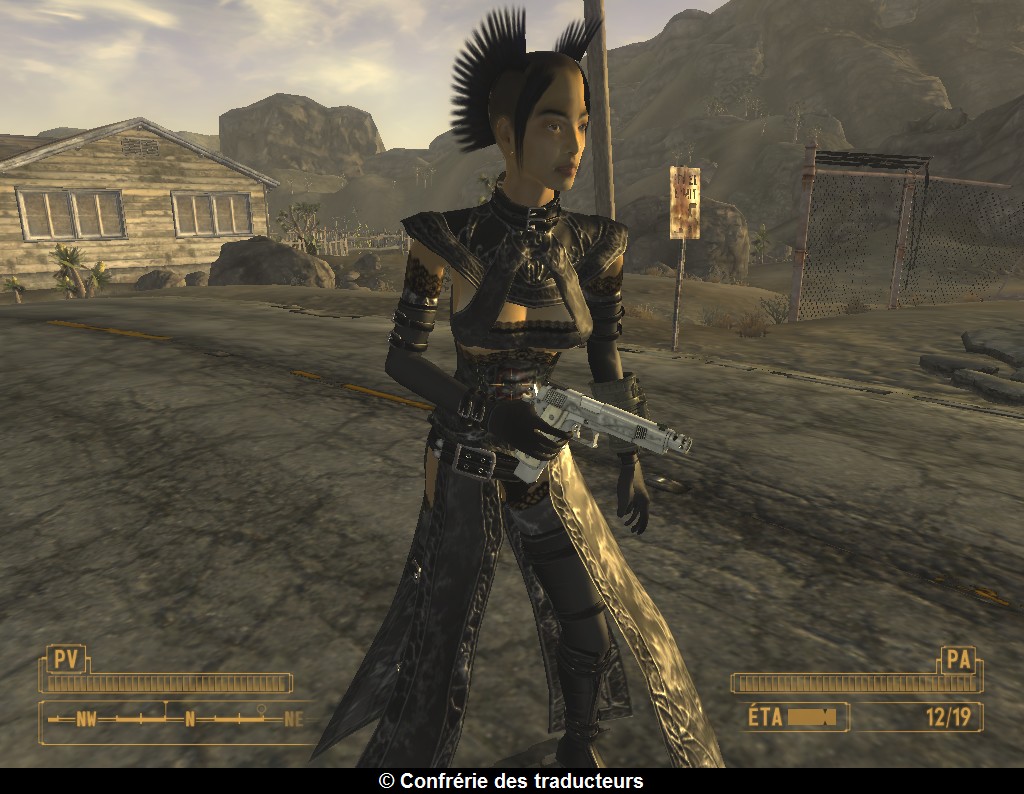Click the compass strip showing NW, N, NE
The height and width of the screenshot is (794, 1024).
pyautogui.click(x=176, y=718)
